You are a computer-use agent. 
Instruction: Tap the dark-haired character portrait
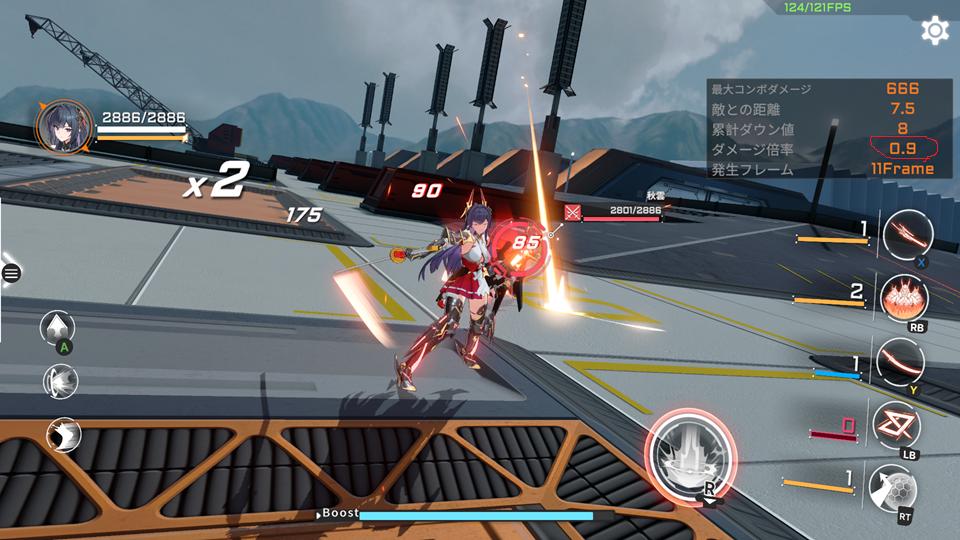tap(60, 125)
